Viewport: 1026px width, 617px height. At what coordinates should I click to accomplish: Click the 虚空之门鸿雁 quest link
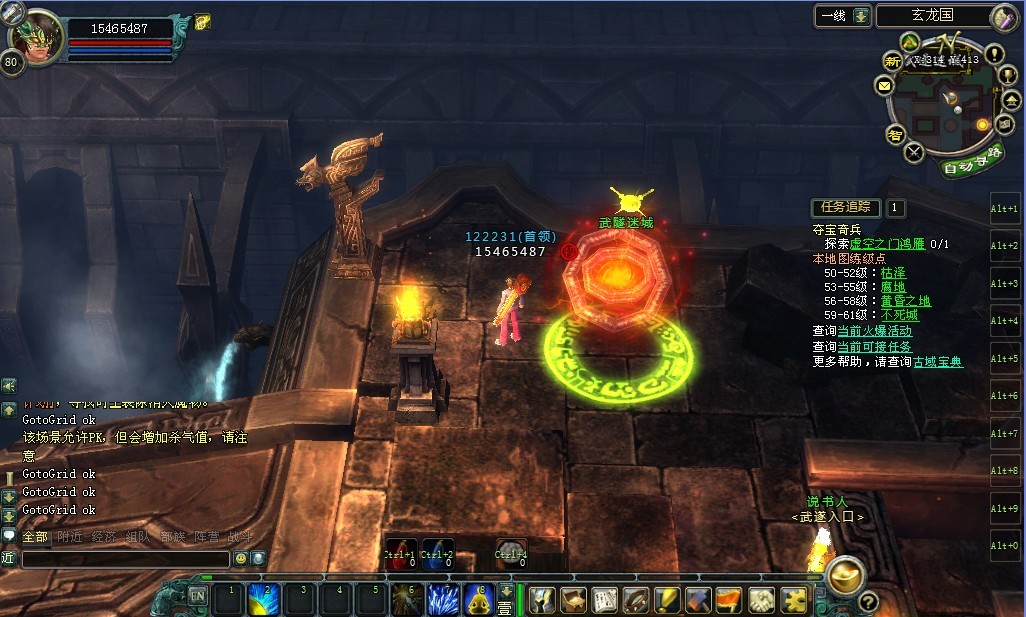point(888,244)
